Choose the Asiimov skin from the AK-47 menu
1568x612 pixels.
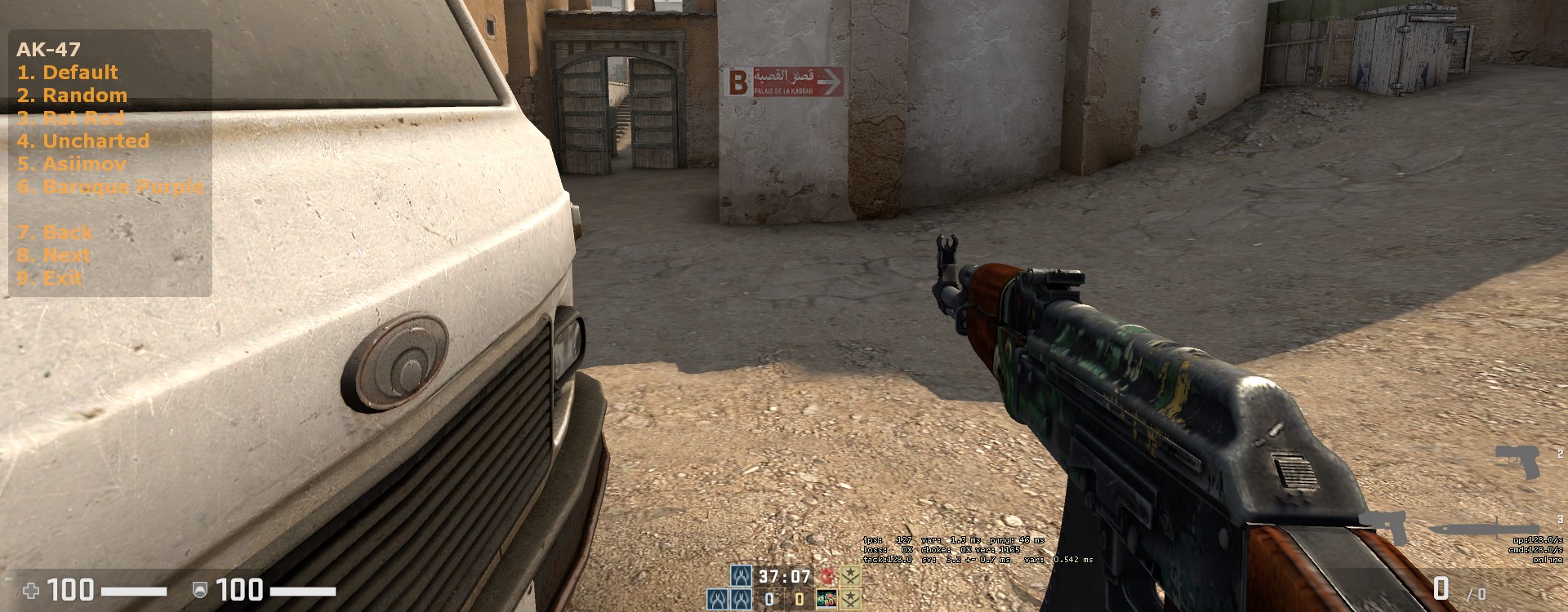(x=73, y=164)
